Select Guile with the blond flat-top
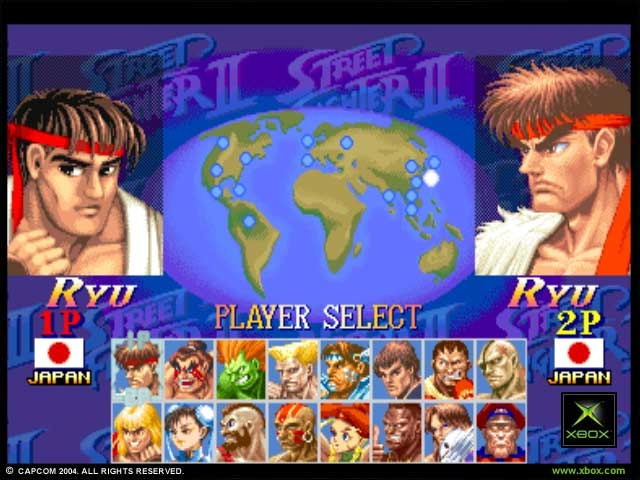640x480 pixels. pyautogui.click(x=293, y=369)
